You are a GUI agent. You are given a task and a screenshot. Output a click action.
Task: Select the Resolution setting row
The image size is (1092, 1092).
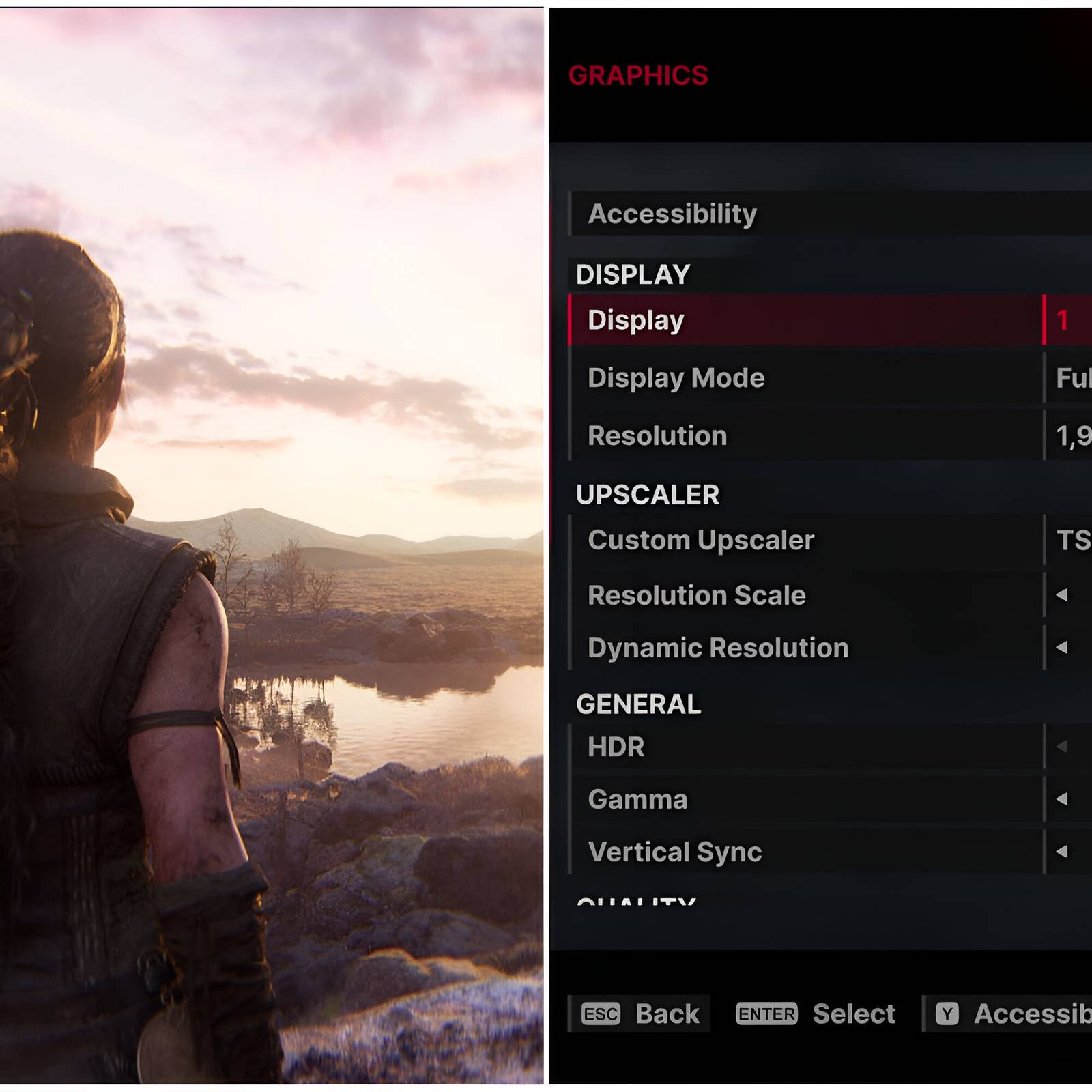pos(657,435)
